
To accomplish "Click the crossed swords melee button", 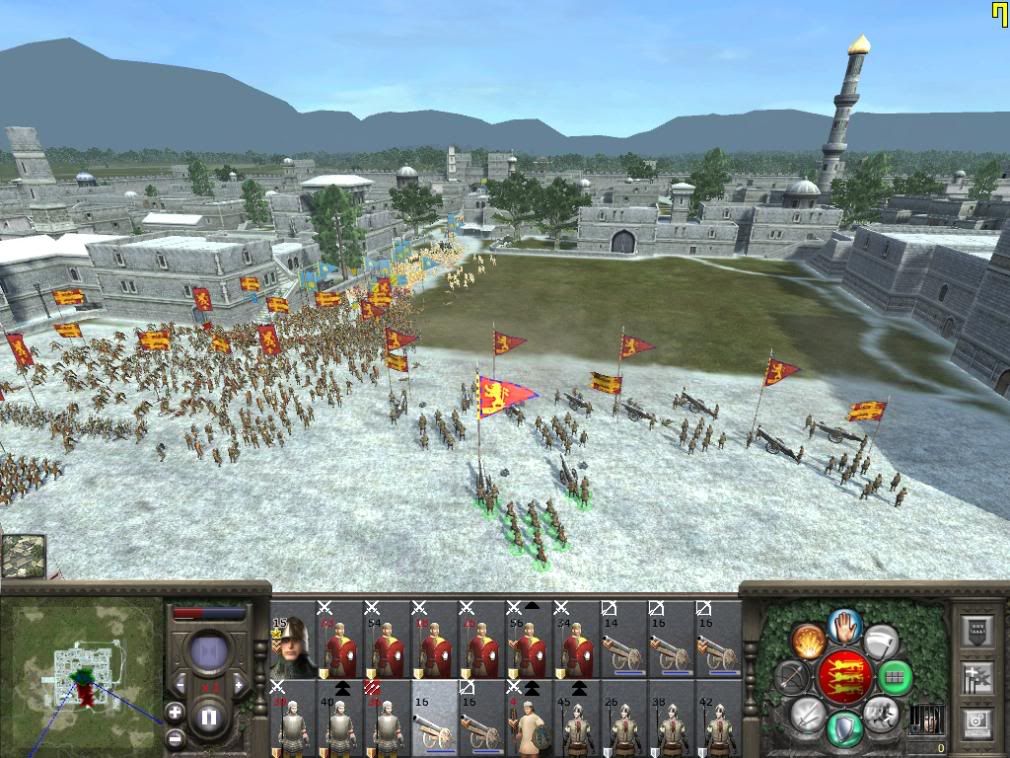I will (807, 714).
